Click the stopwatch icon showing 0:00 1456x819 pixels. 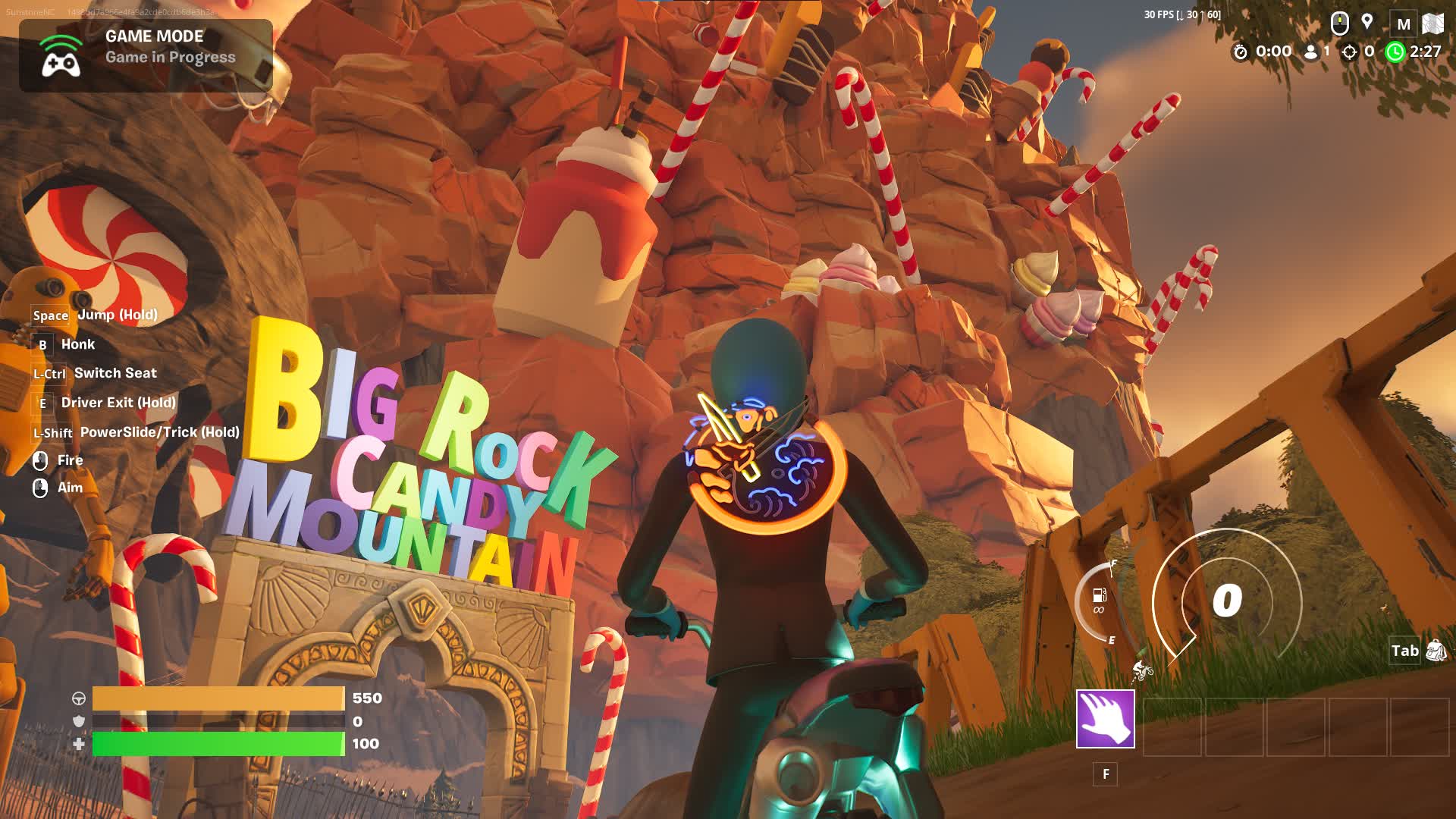1242,53
